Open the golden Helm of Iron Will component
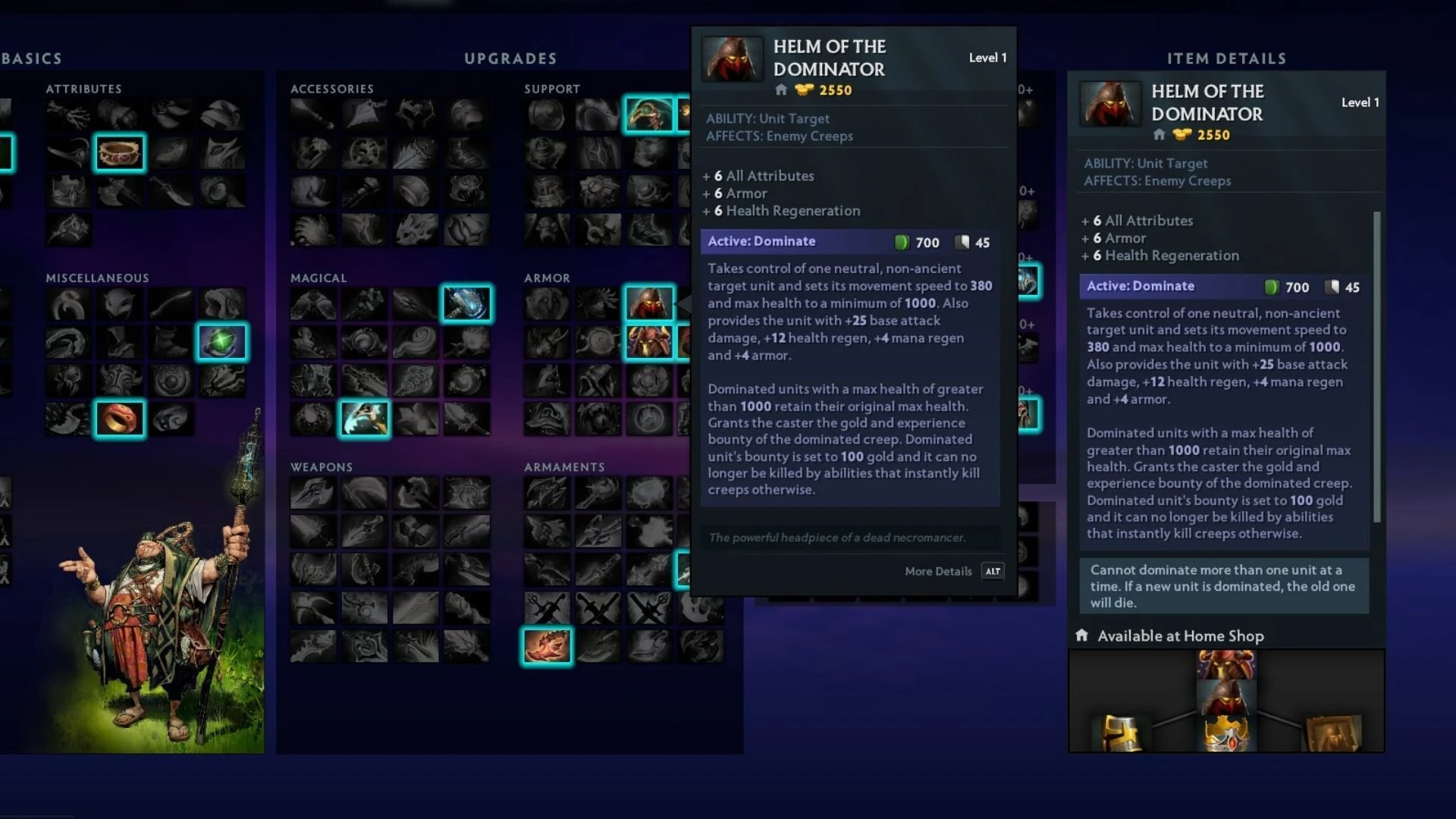This screenshot has width=1456, height=819. 1120,733
